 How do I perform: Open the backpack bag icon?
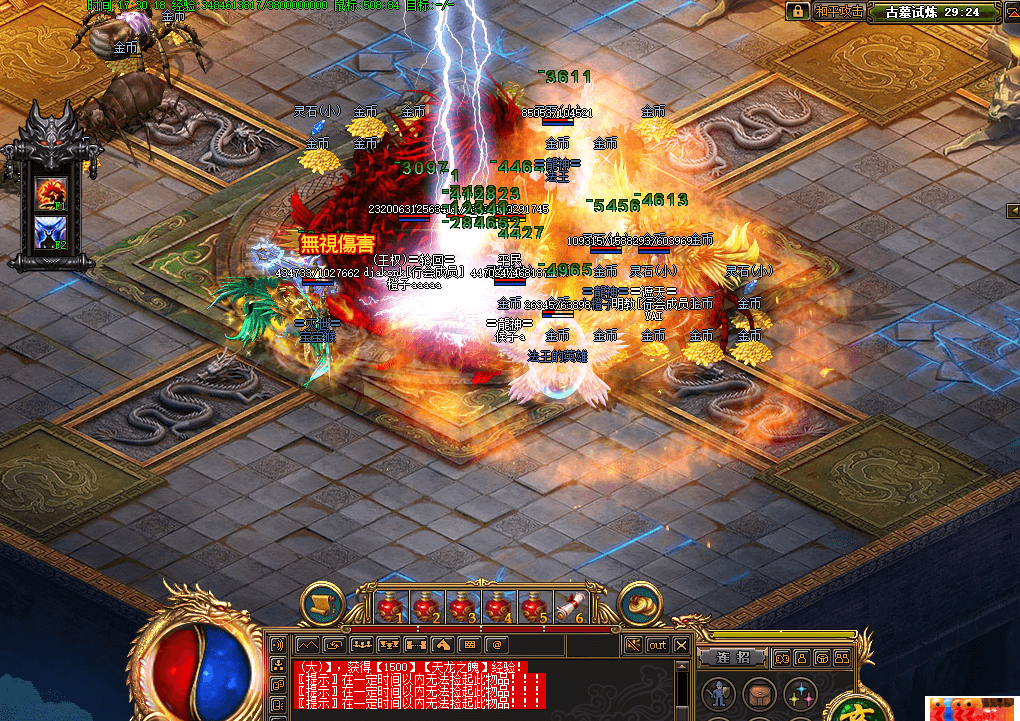pos(756,694)
